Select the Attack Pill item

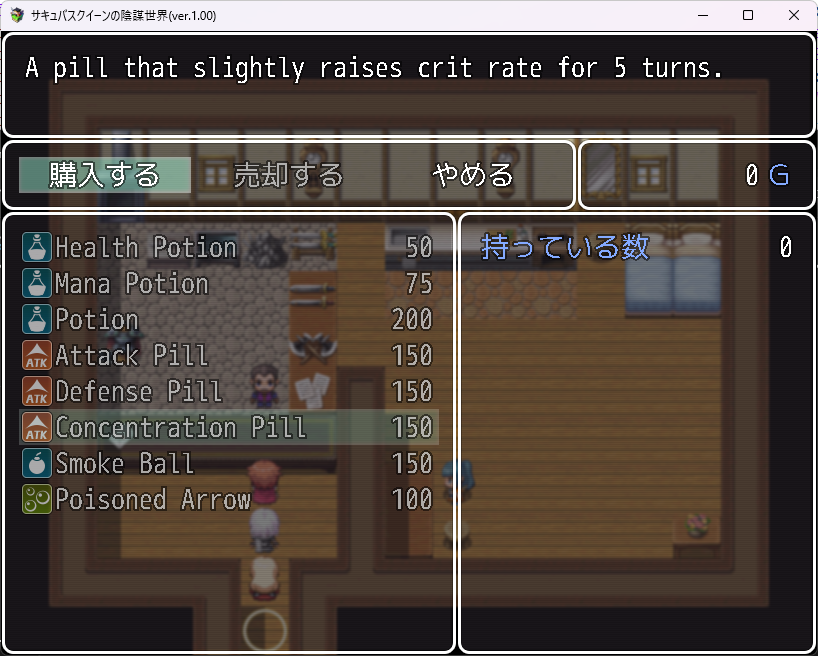click(x=228, y=355)
